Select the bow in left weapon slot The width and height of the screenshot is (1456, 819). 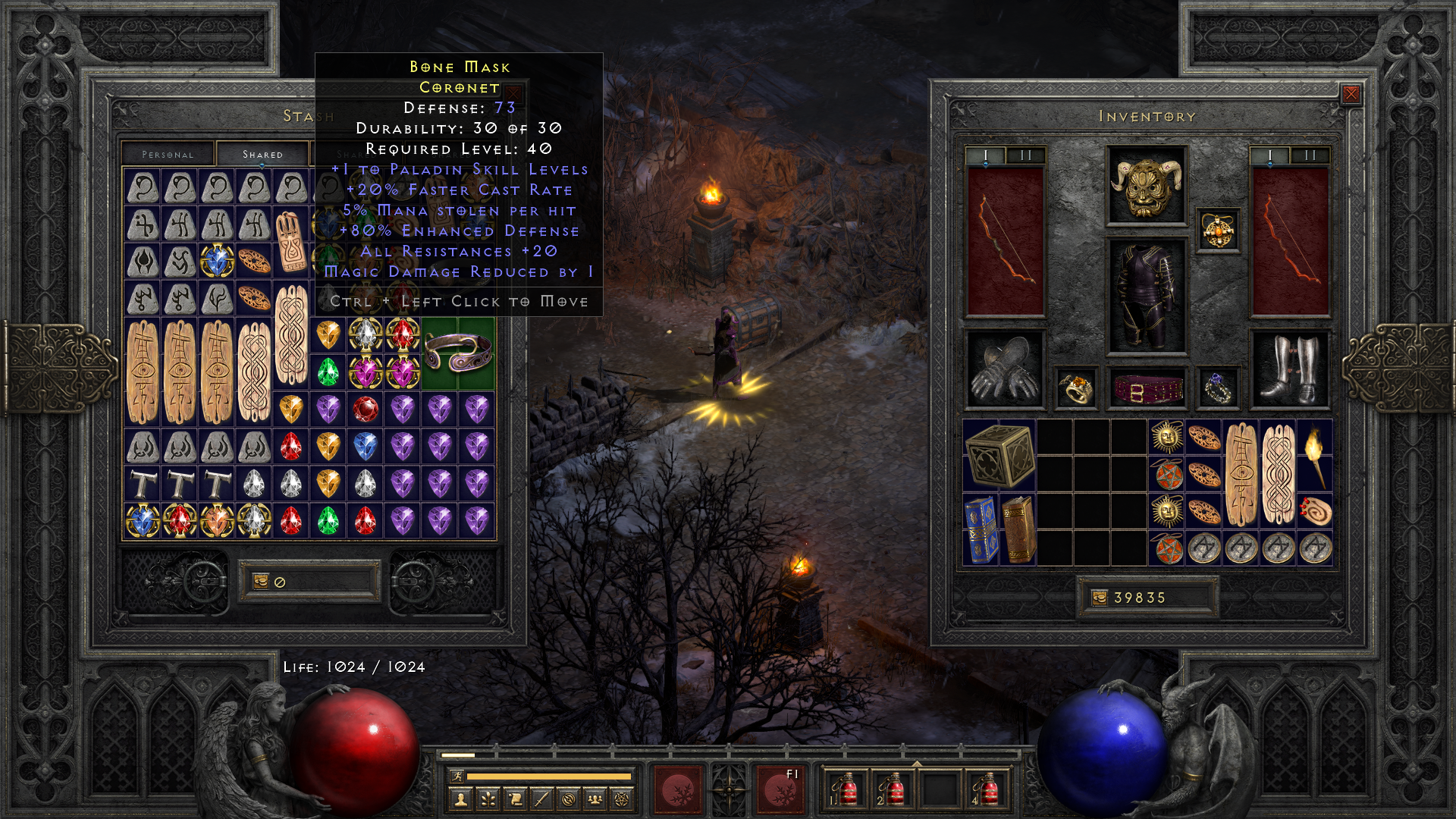(x=1005, y=241)
